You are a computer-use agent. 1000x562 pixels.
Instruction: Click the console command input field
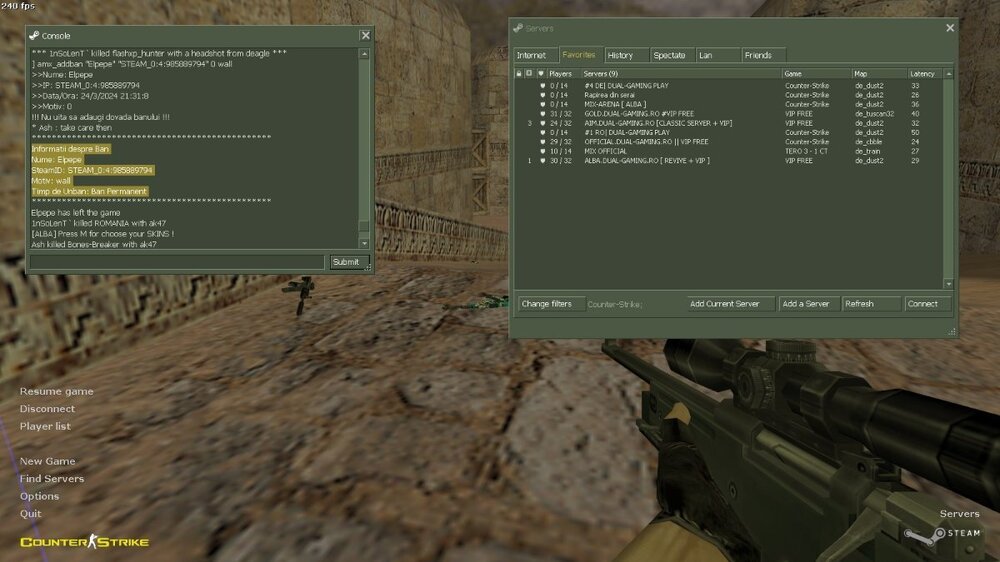(177, 262)
